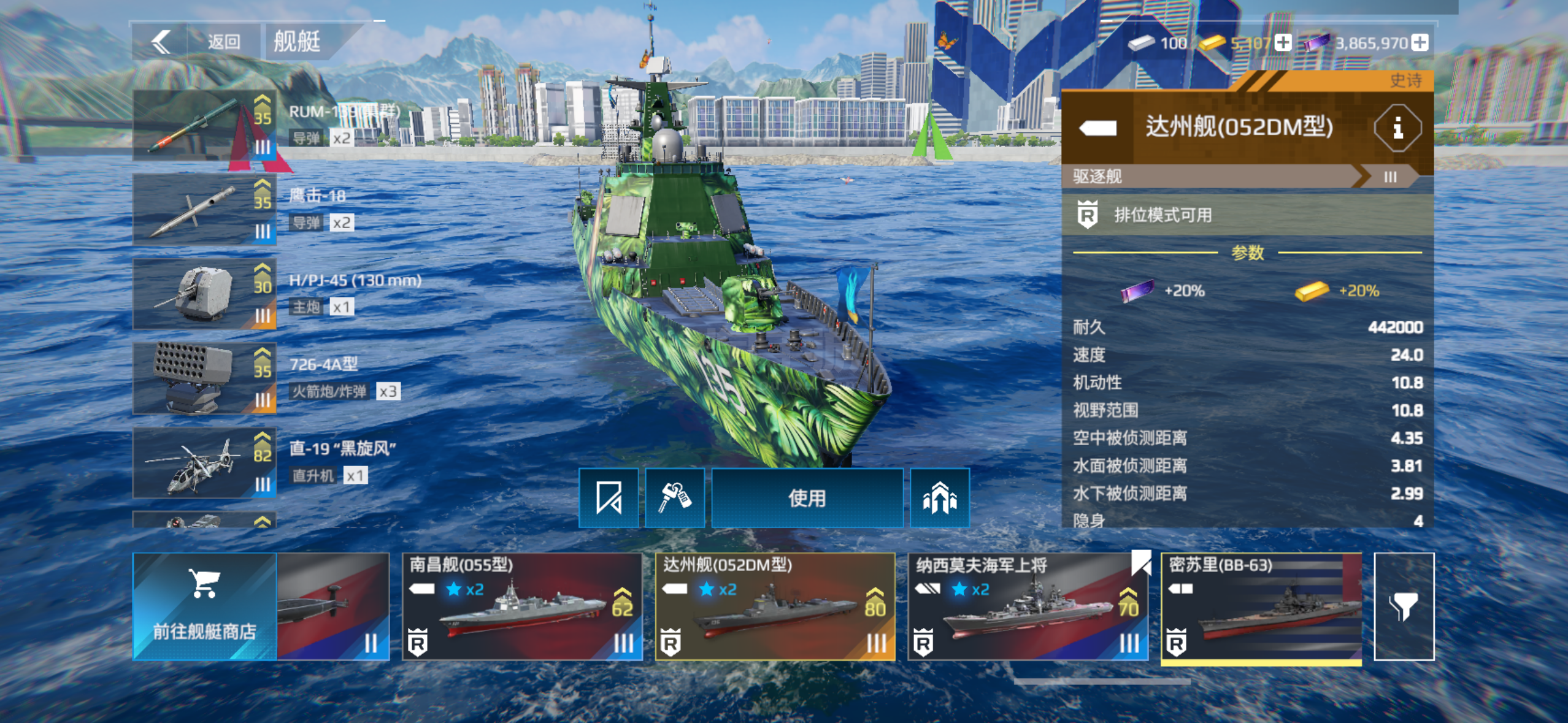This screenshot has width=1568, height=723.
Task: Open ship info with the i icon
Action: pos(1397,128)
